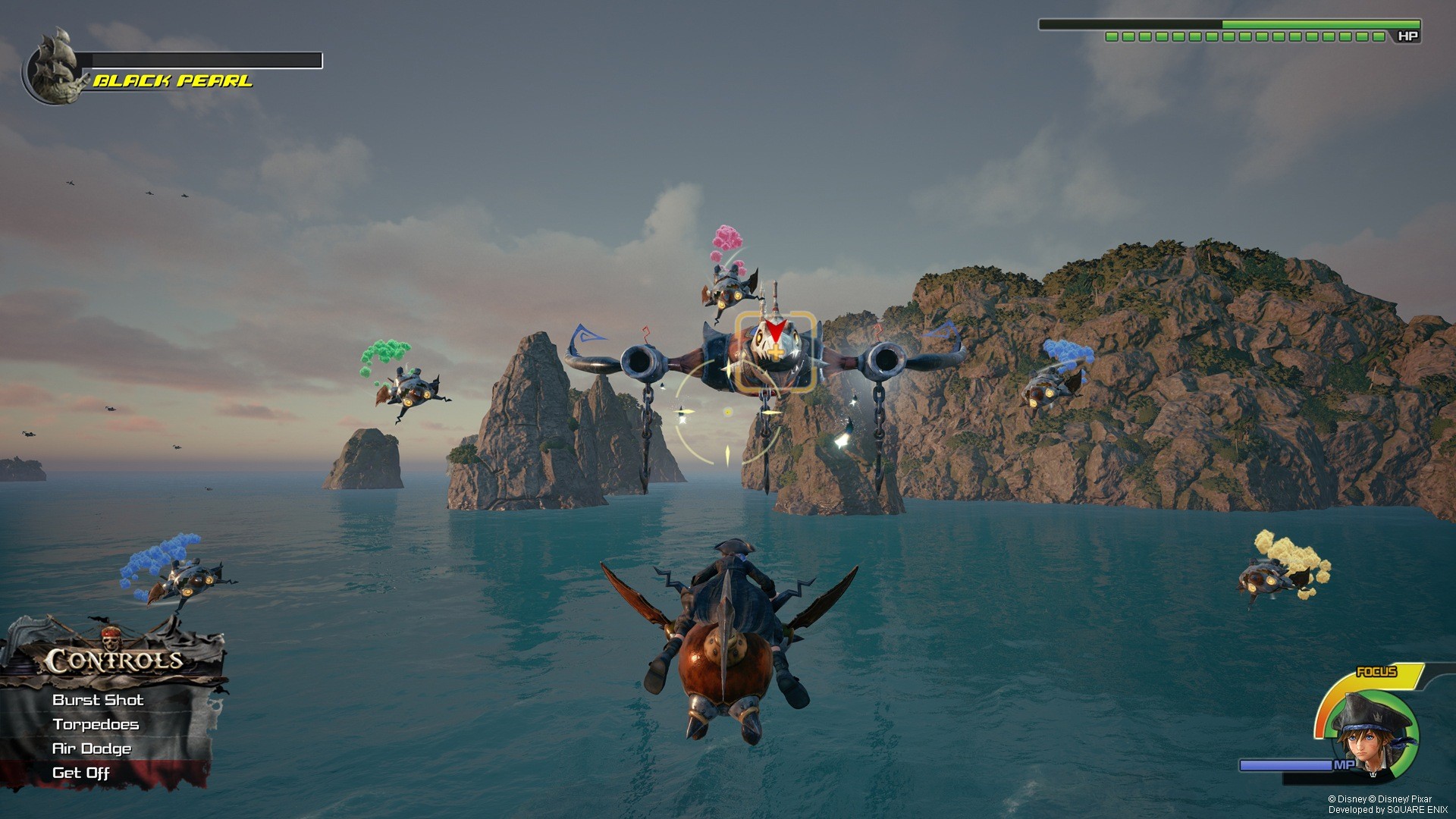This screenshot has width=1456, height=819.
Task: Click the Black Pearl ship portrait icon
Action: tap(55, 64)
